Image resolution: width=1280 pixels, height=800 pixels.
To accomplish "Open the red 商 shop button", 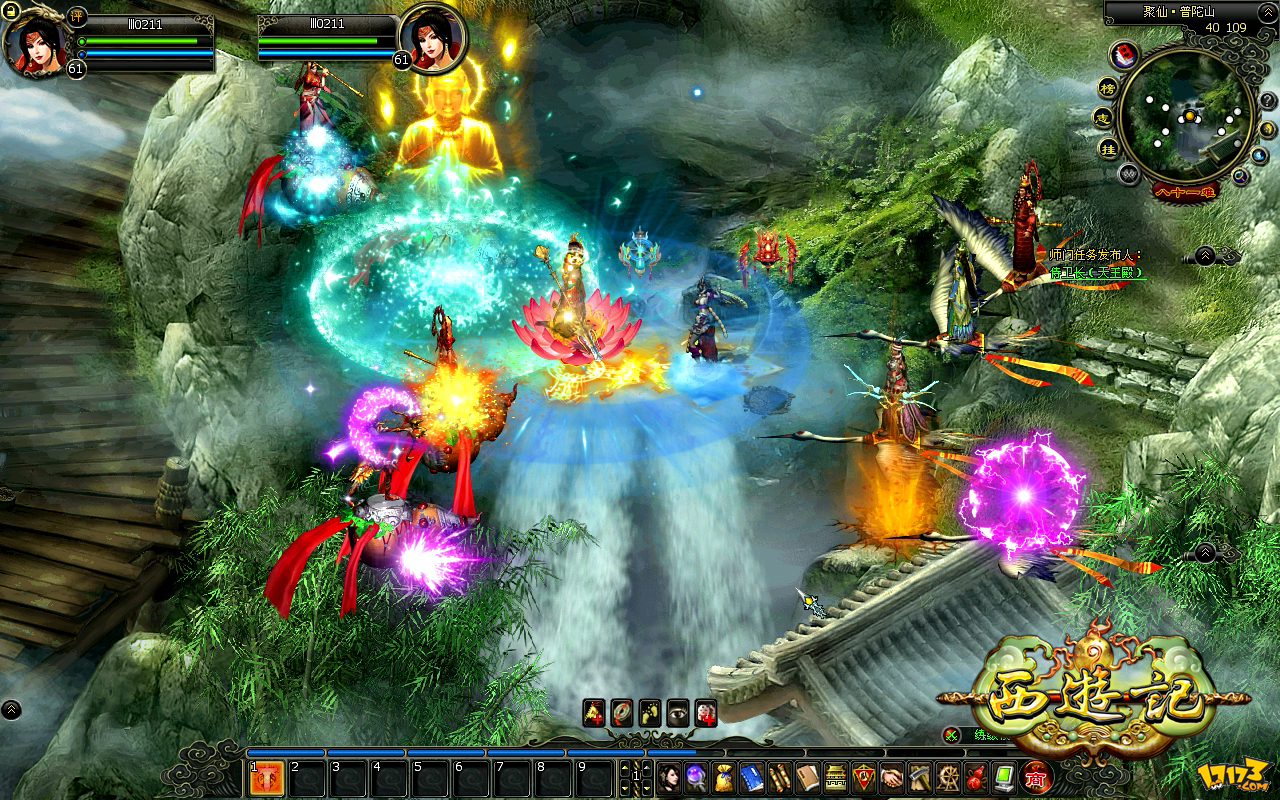I will [x=1037, y=777].
